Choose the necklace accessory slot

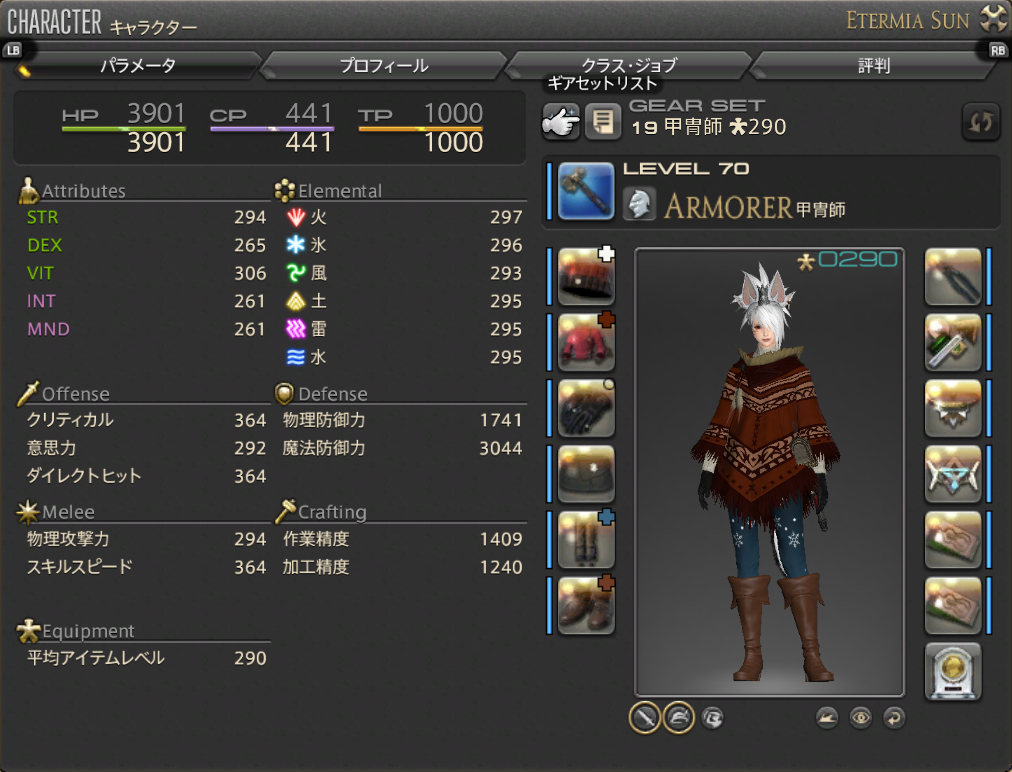(952, 408)
